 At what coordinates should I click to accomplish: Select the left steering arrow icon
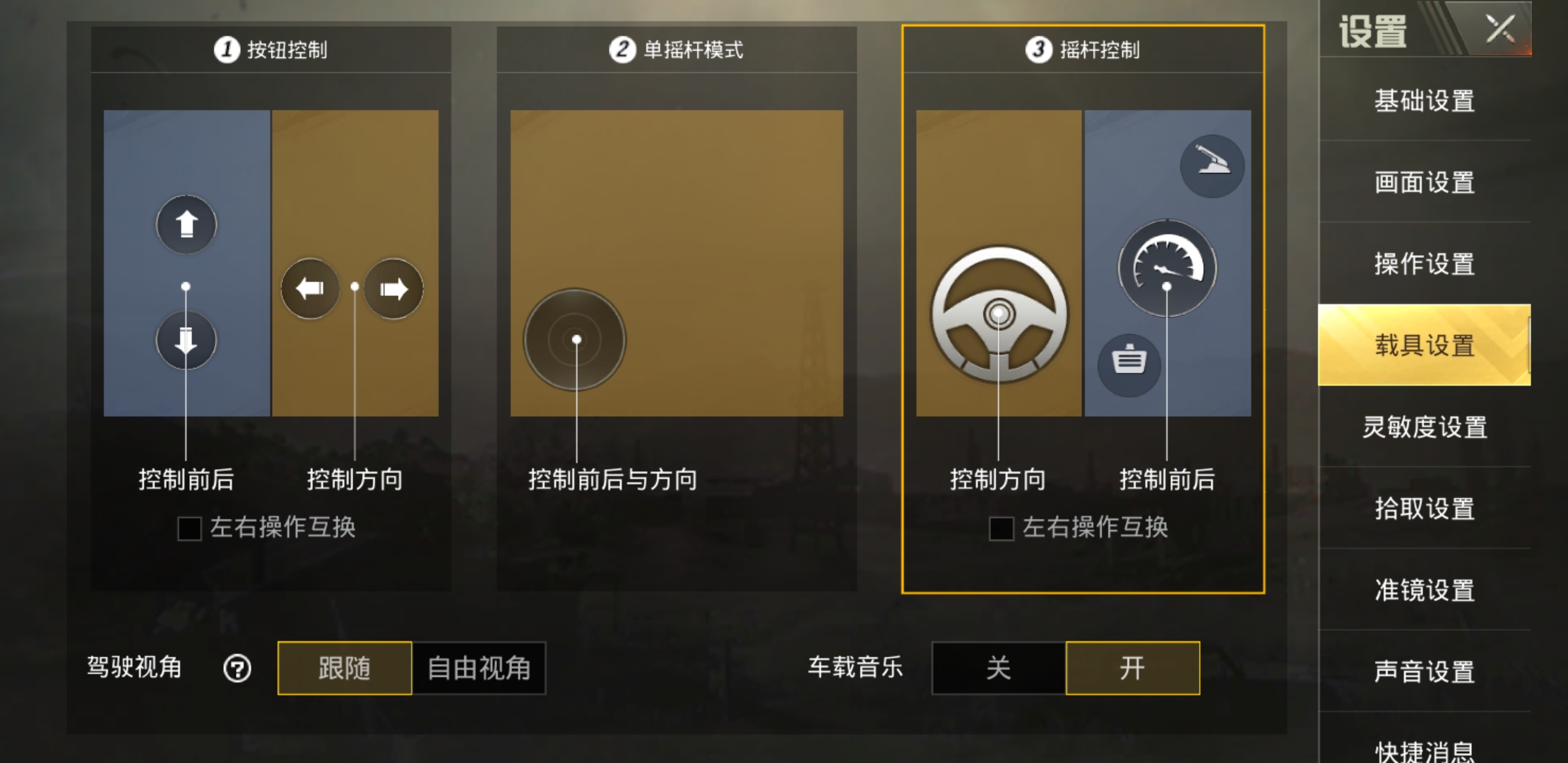[309, 287]
